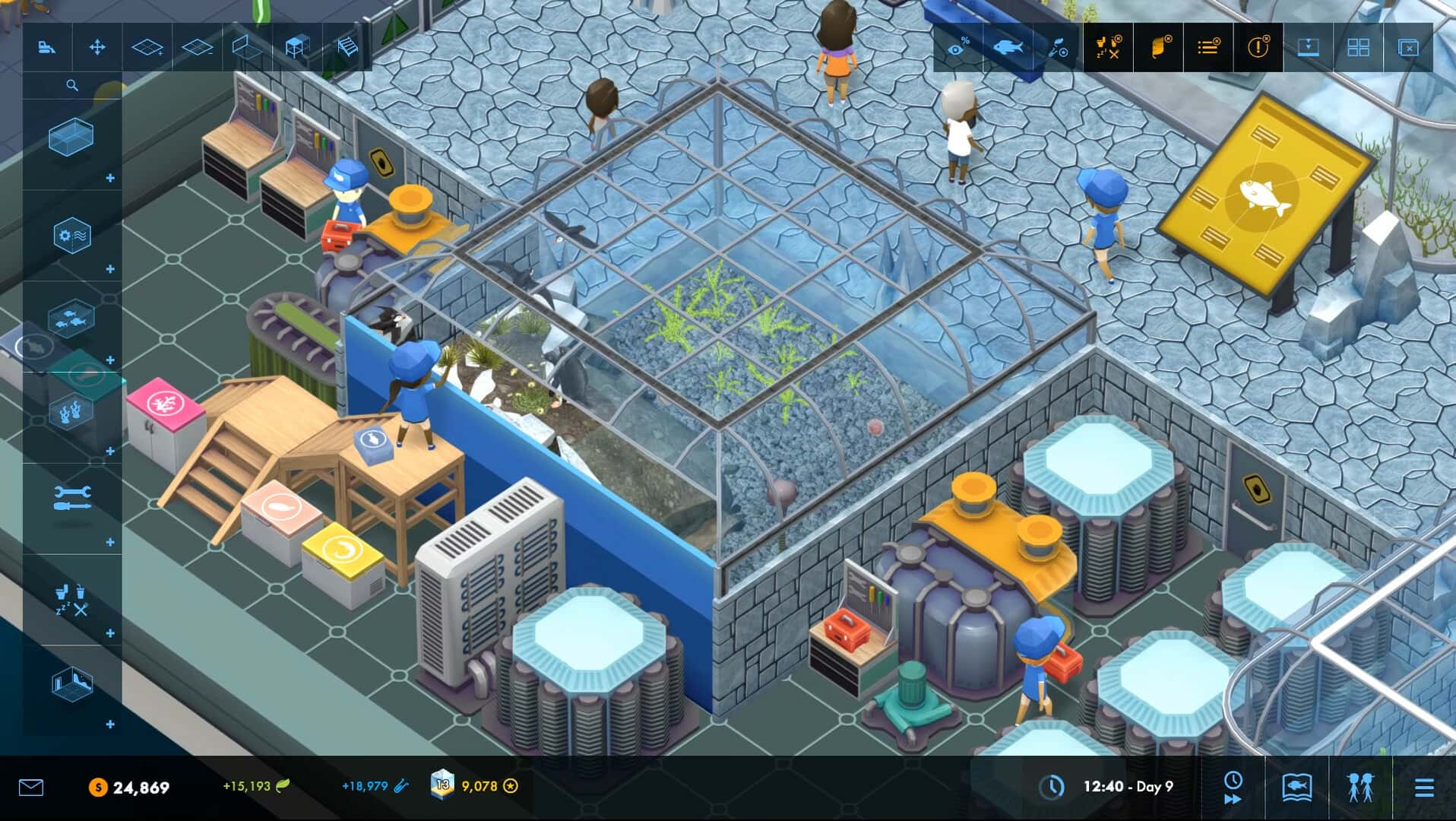
Task: Select the bulldozer demolition tool
Action: pyautogui.click(x=46, y=47)
